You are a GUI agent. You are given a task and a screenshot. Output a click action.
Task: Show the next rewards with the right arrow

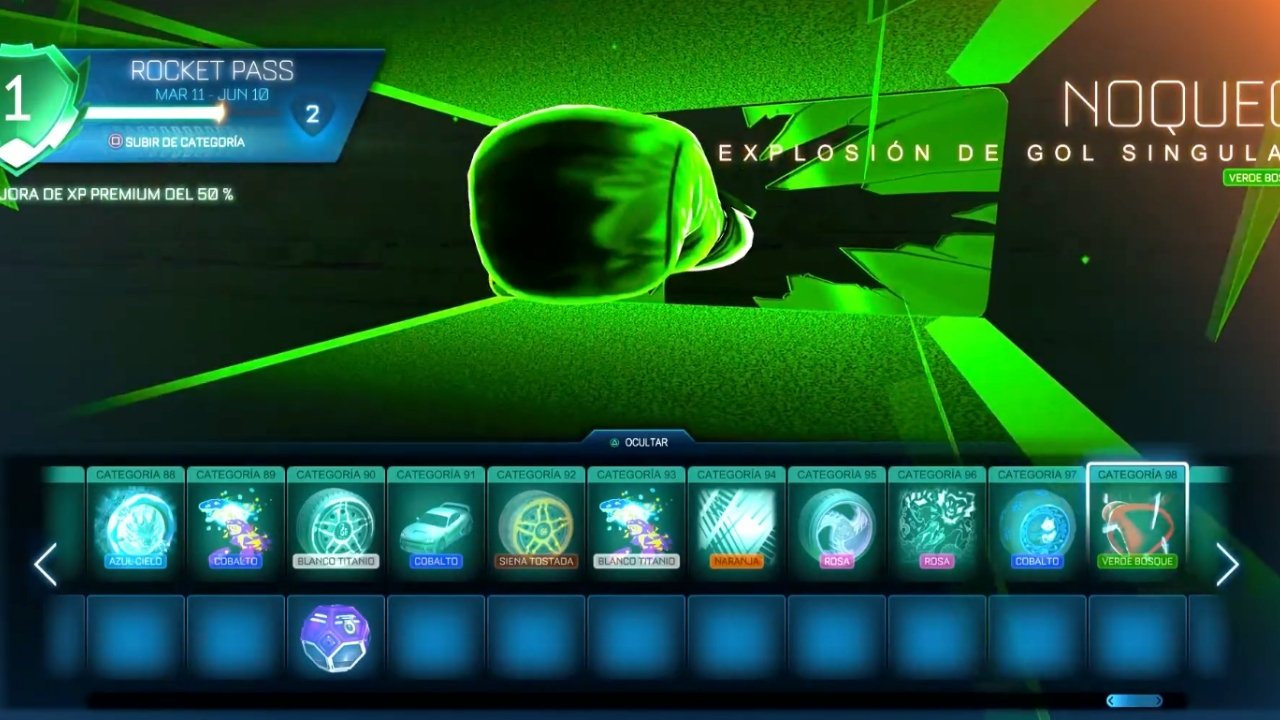pyautogui.click(x=1227, y=565)
